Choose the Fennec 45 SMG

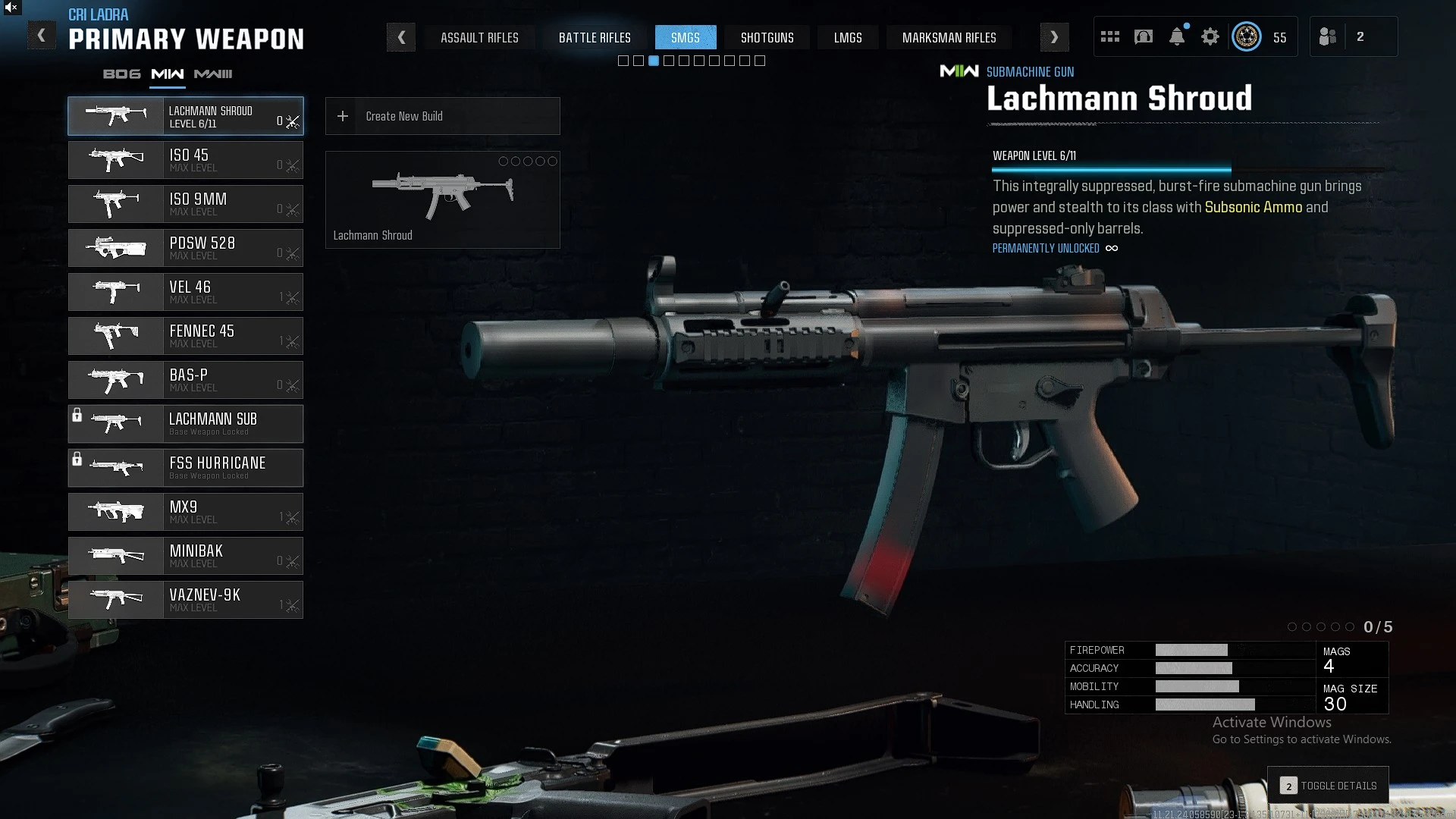click(186, 336)
